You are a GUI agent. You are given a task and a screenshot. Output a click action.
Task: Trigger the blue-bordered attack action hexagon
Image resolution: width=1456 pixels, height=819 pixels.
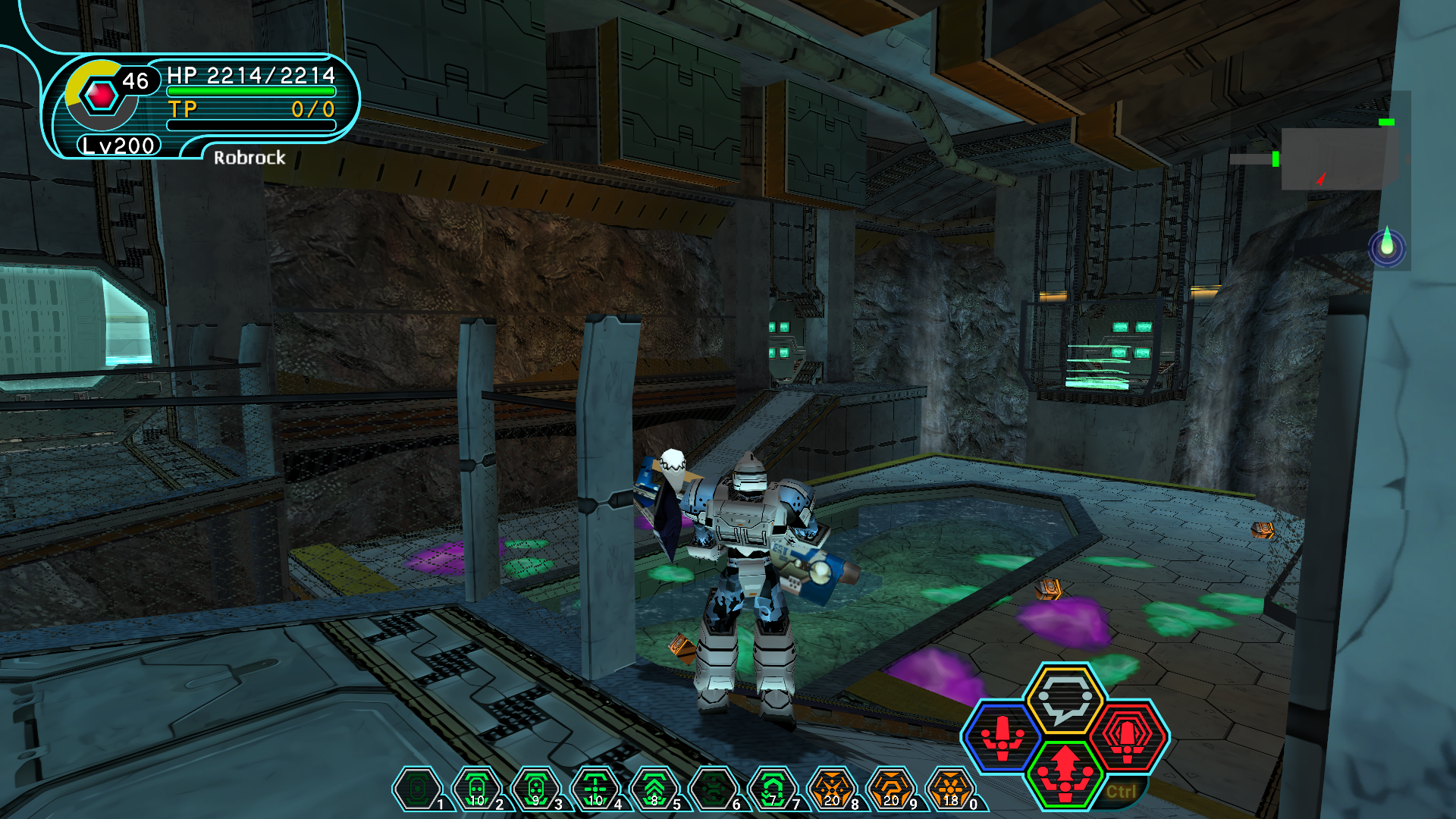point(1003,737)
